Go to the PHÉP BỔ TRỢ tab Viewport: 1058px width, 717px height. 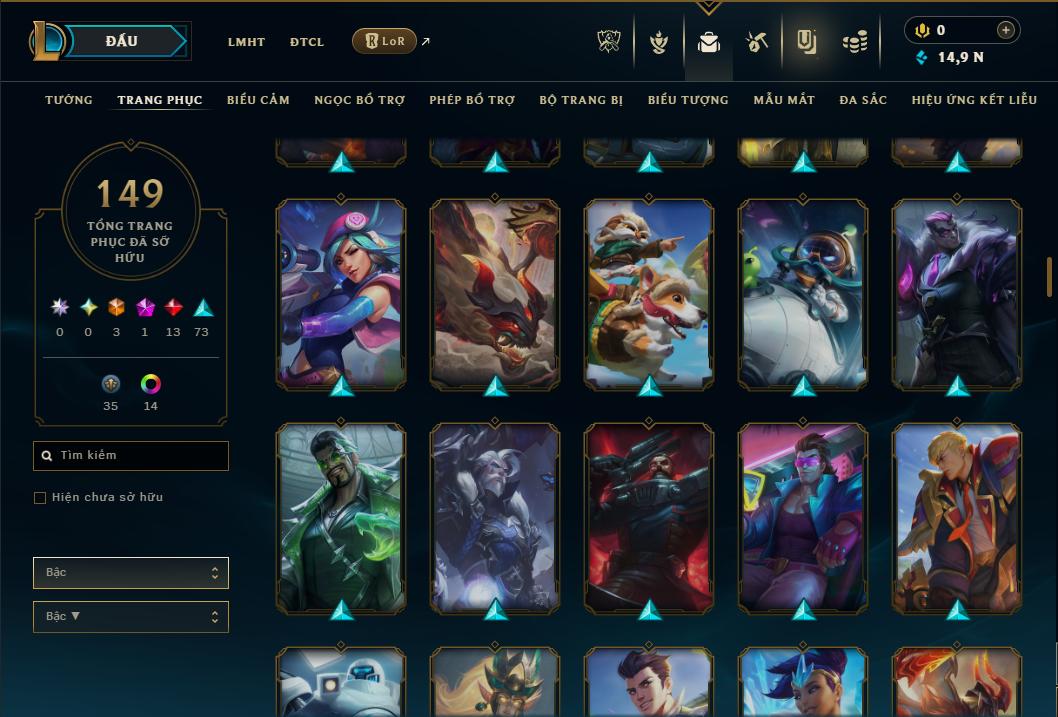pos(472,100)
